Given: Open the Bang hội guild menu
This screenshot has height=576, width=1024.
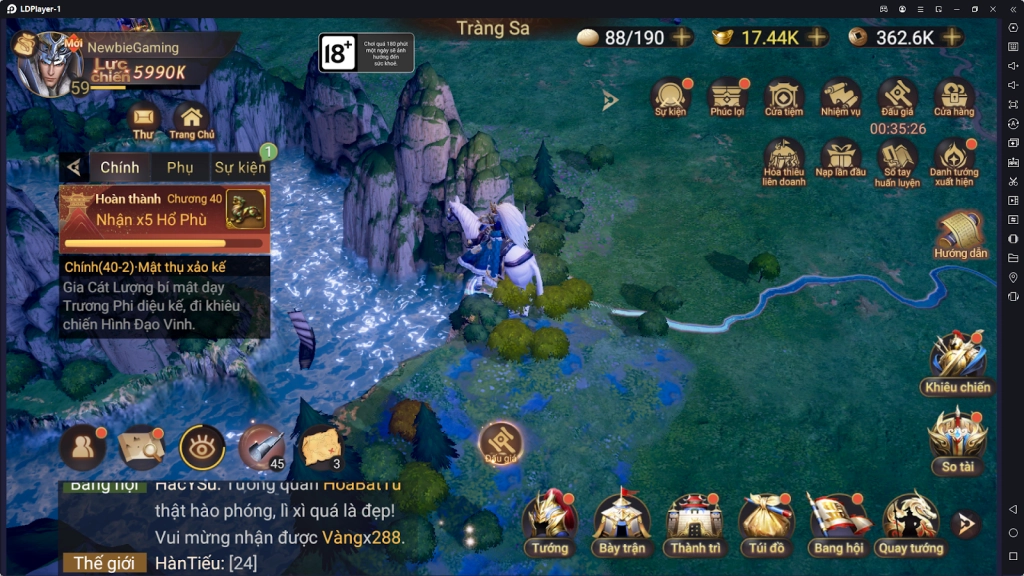Looking at the screenshot, I should click(838, 520).
